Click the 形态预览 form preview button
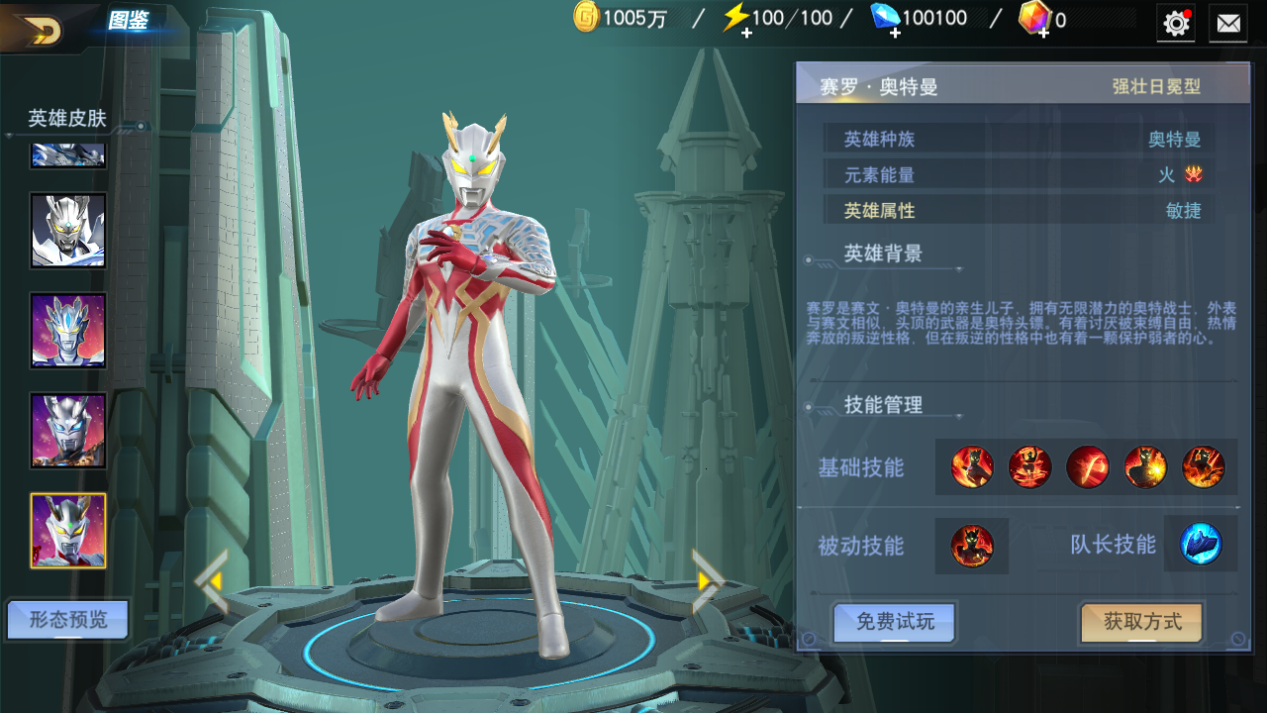The width and height of the screenshot is (1267, 713). point(68,620)
